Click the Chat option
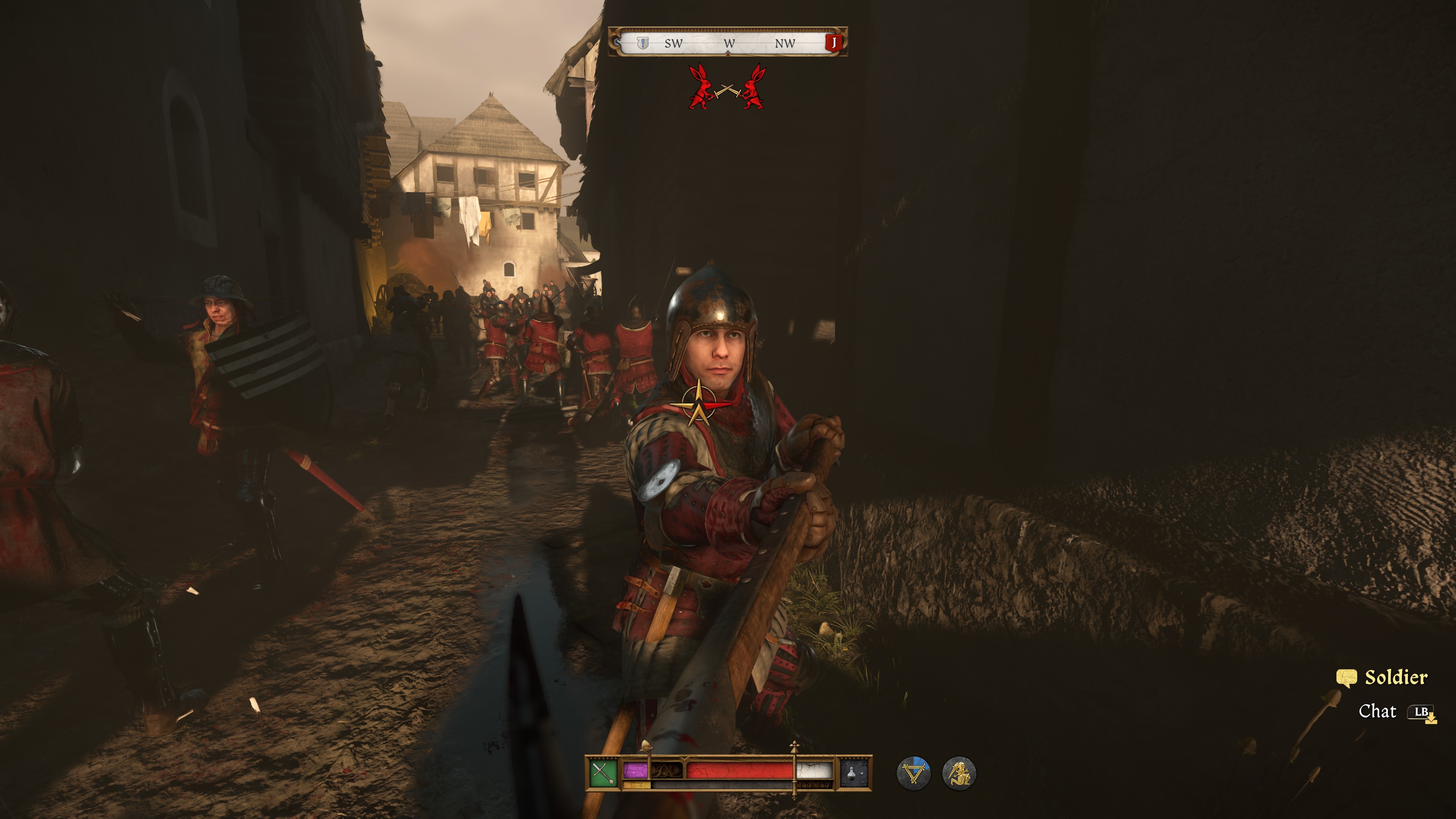This screenshot has width=1456, height=819. point(1379,712)
